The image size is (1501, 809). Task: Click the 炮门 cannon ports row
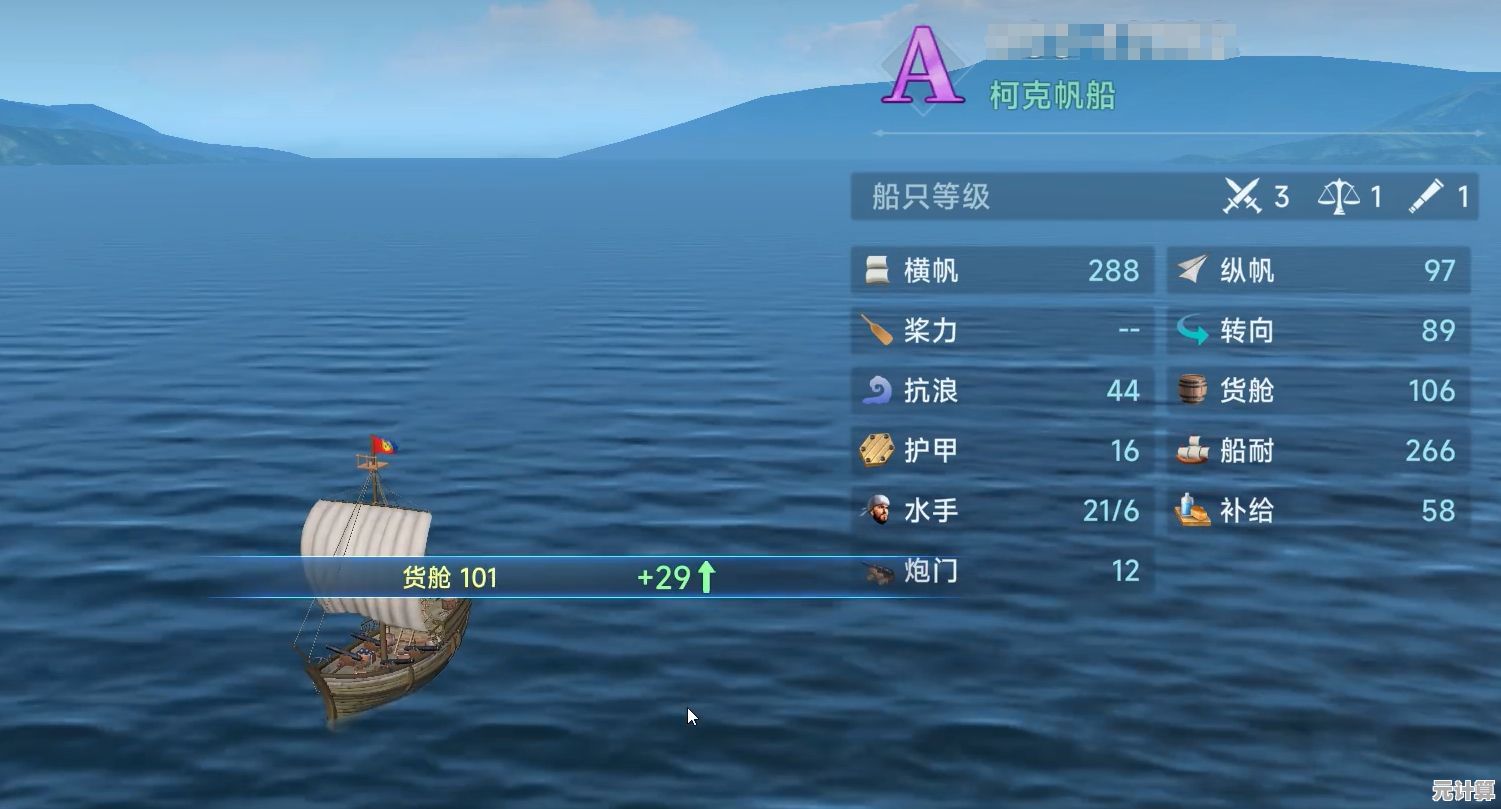pyautogui.click(x=1002, y=571)
